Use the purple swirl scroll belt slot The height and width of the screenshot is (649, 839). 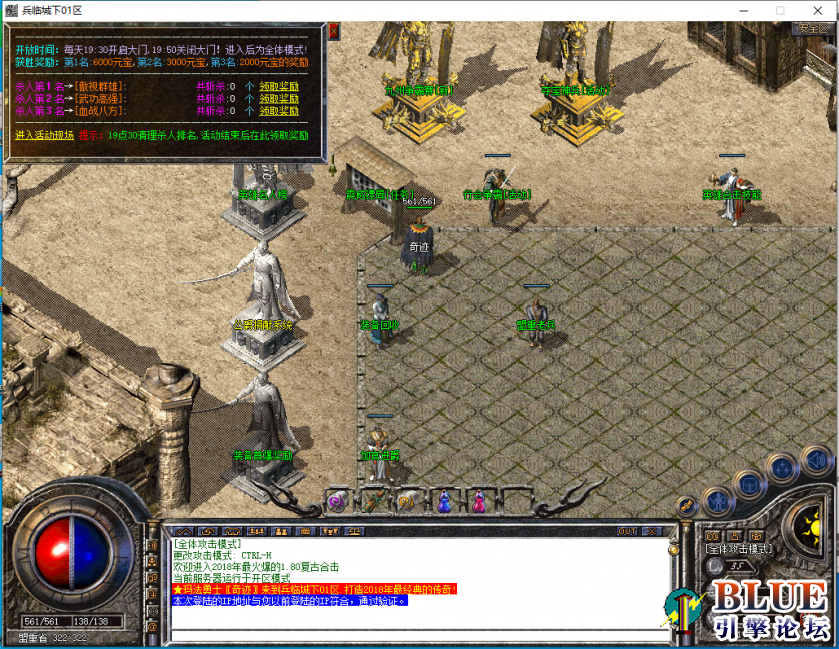click(x=337, y=502)
